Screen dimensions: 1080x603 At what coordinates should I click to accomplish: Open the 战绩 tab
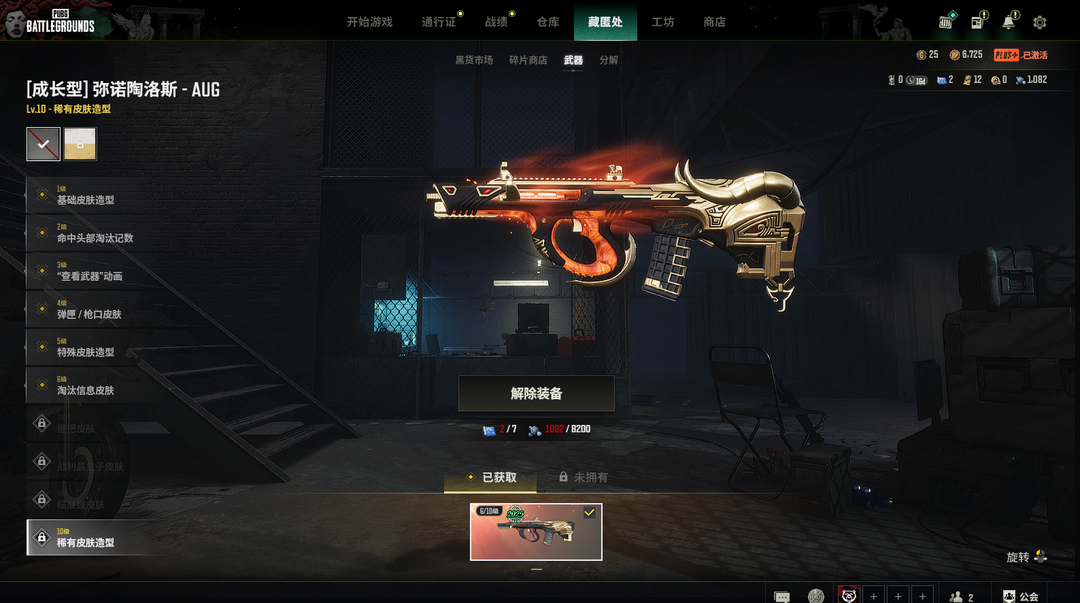(x=496, y=22)
